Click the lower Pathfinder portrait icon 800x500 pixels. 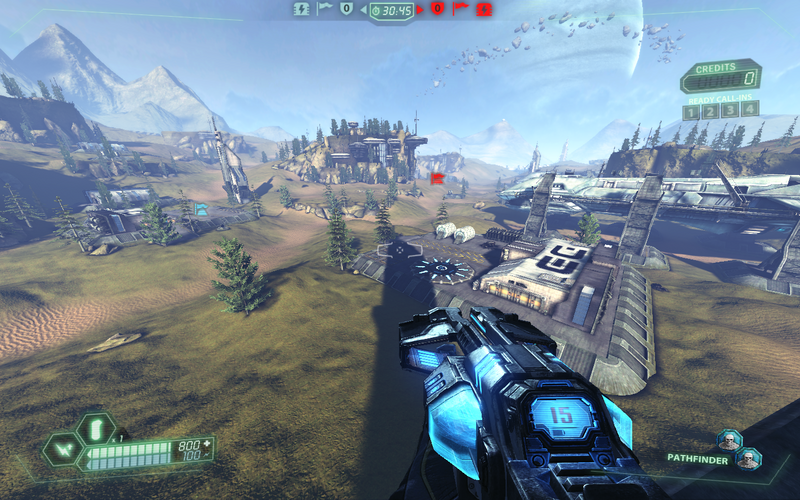pyautogui.click(x=747, y=458)
